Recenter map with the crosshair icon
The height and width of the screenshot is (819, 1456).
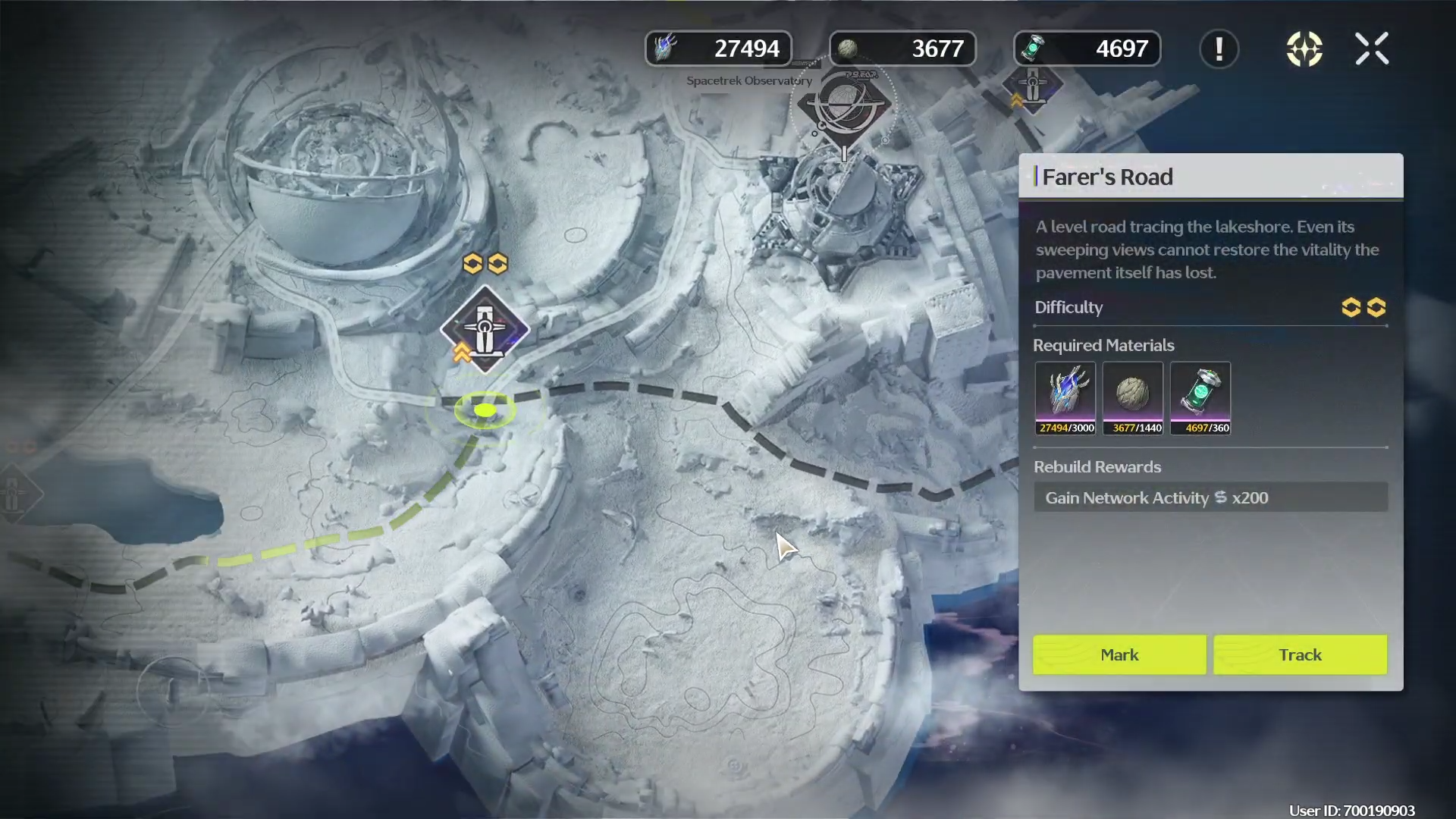[x=1304, y=49]
